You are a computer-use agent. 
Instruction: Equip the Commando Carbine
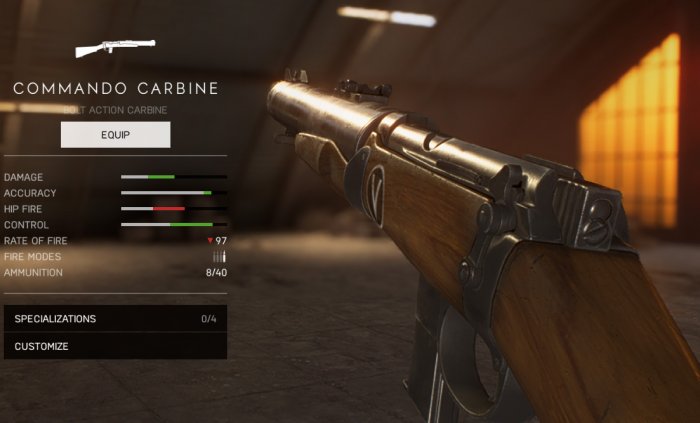pos(115,134)
